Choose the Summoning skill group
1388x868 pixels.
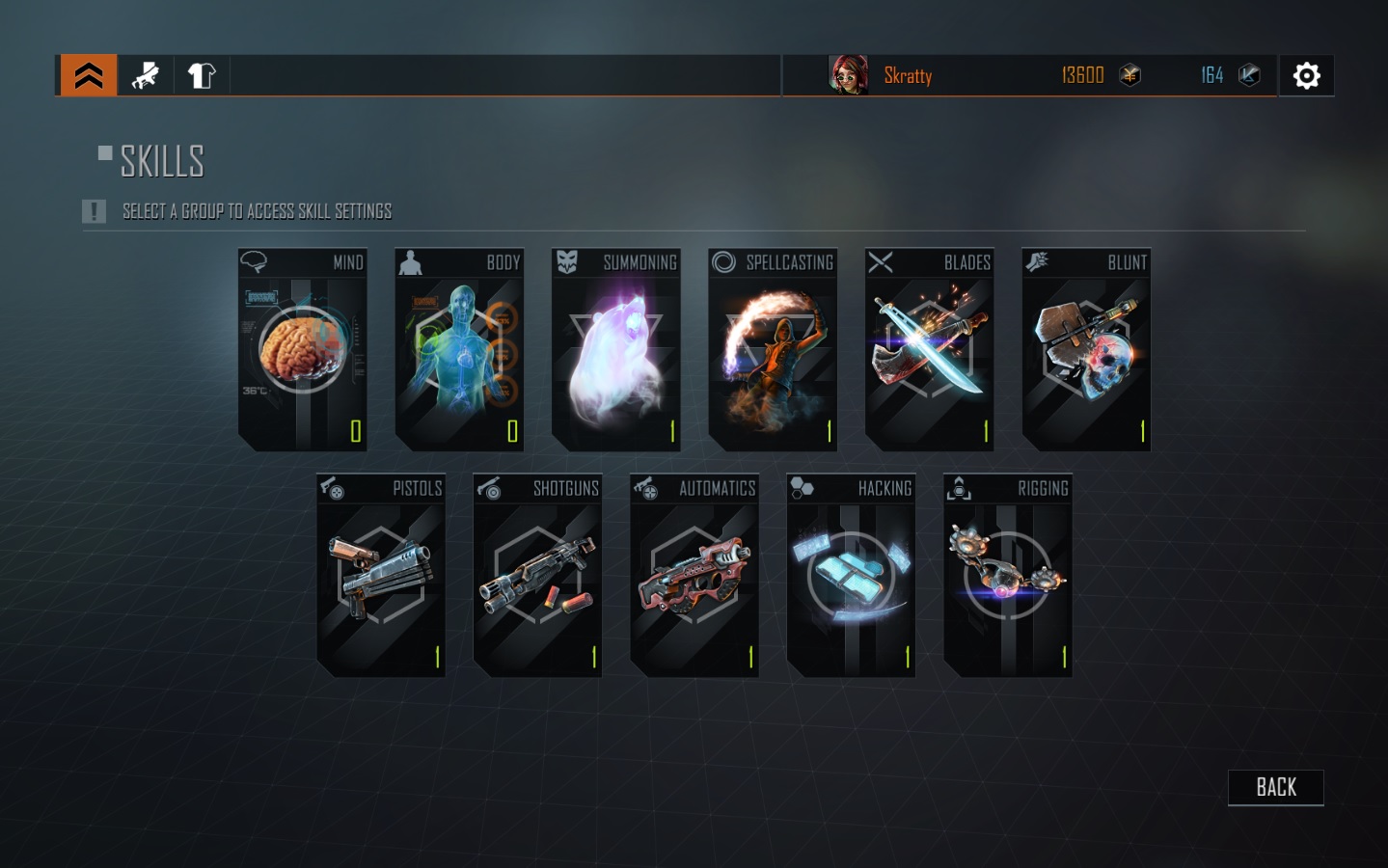pyautogui.click(x=616, y=350)
